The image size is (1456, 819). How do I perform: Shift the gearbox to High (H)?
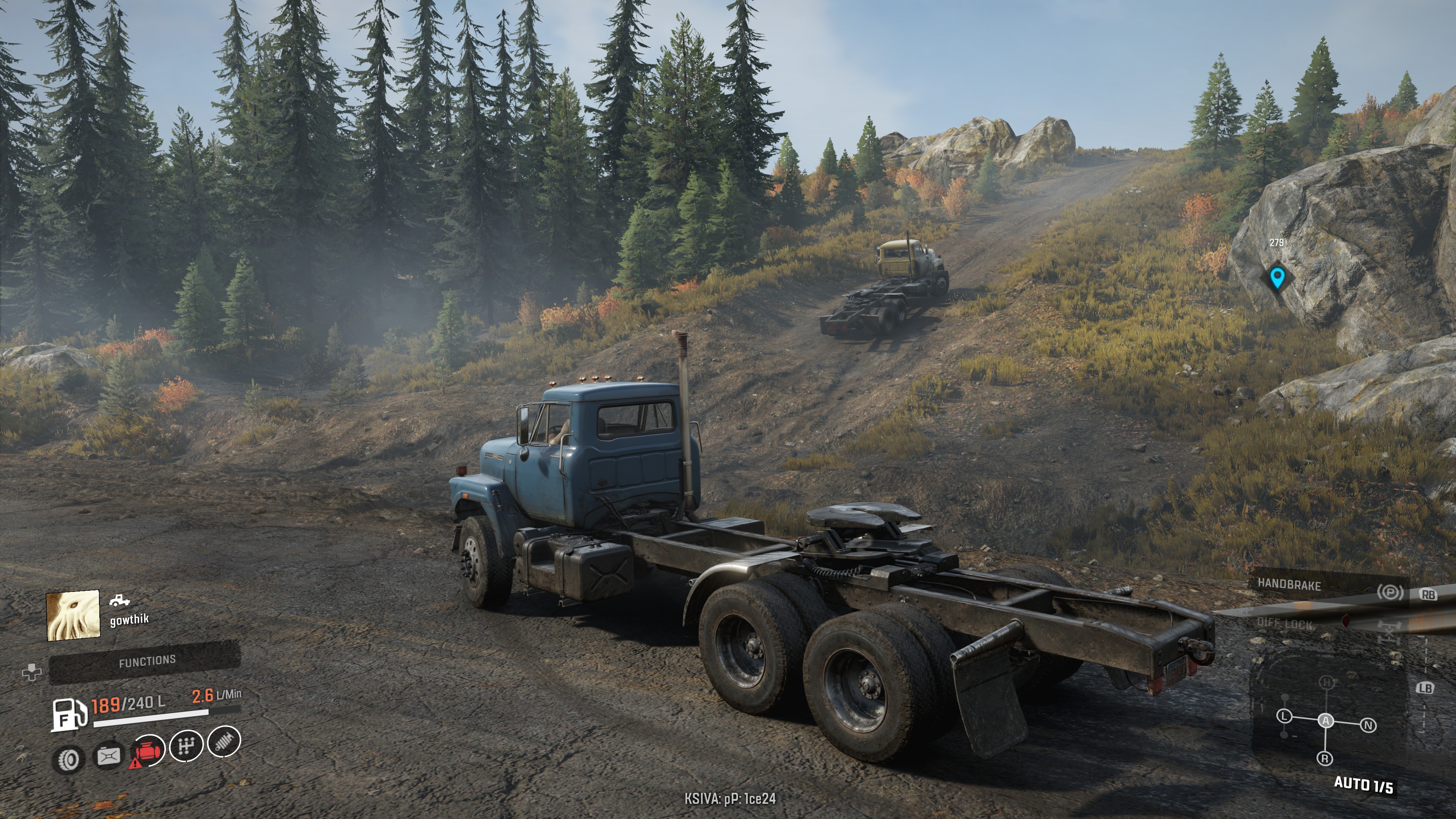coord(1327,683)
